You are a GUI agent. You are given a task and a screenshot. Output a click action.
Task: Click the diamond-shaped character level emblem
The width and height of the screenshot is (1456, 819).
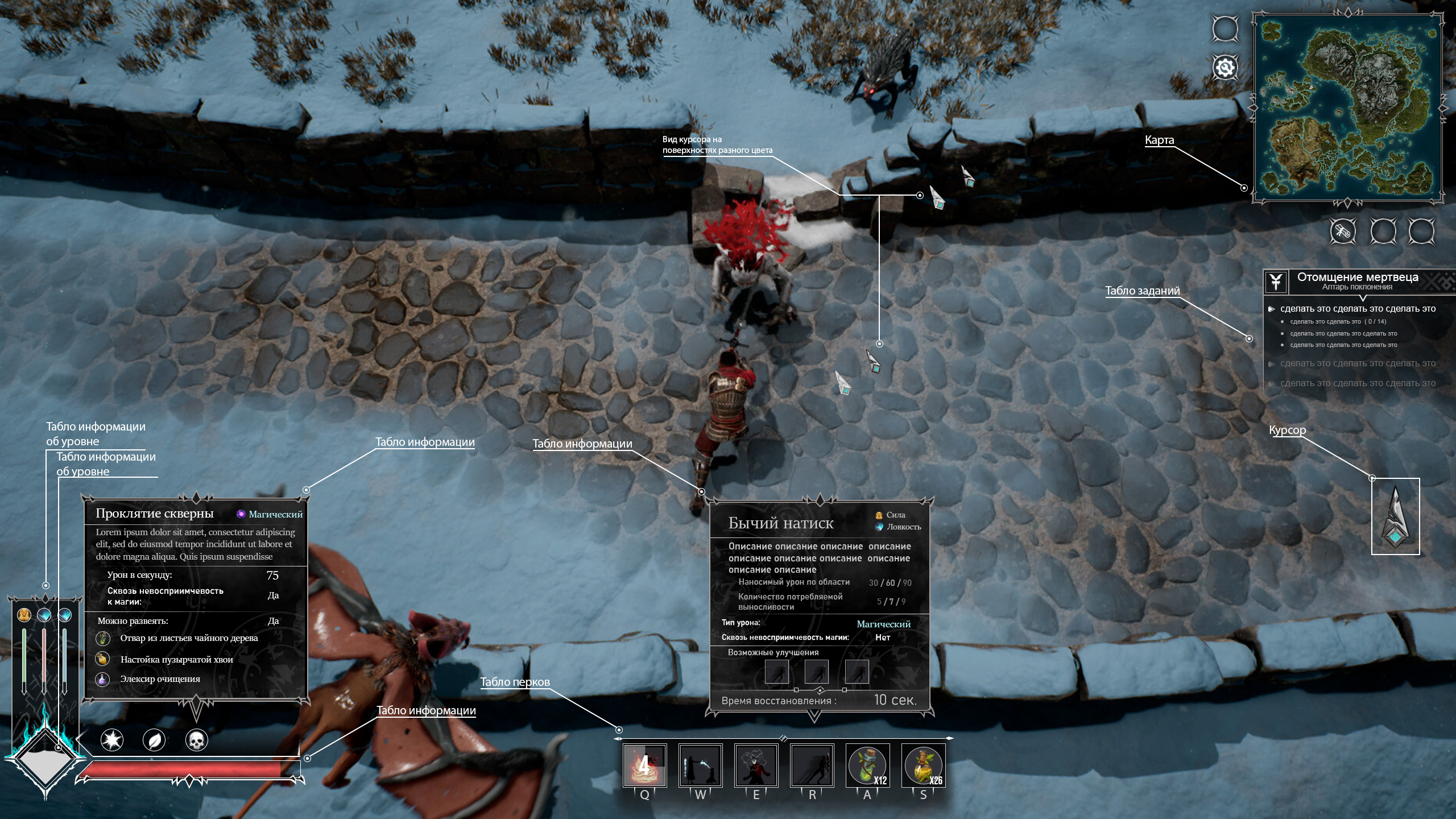(44, 760)
